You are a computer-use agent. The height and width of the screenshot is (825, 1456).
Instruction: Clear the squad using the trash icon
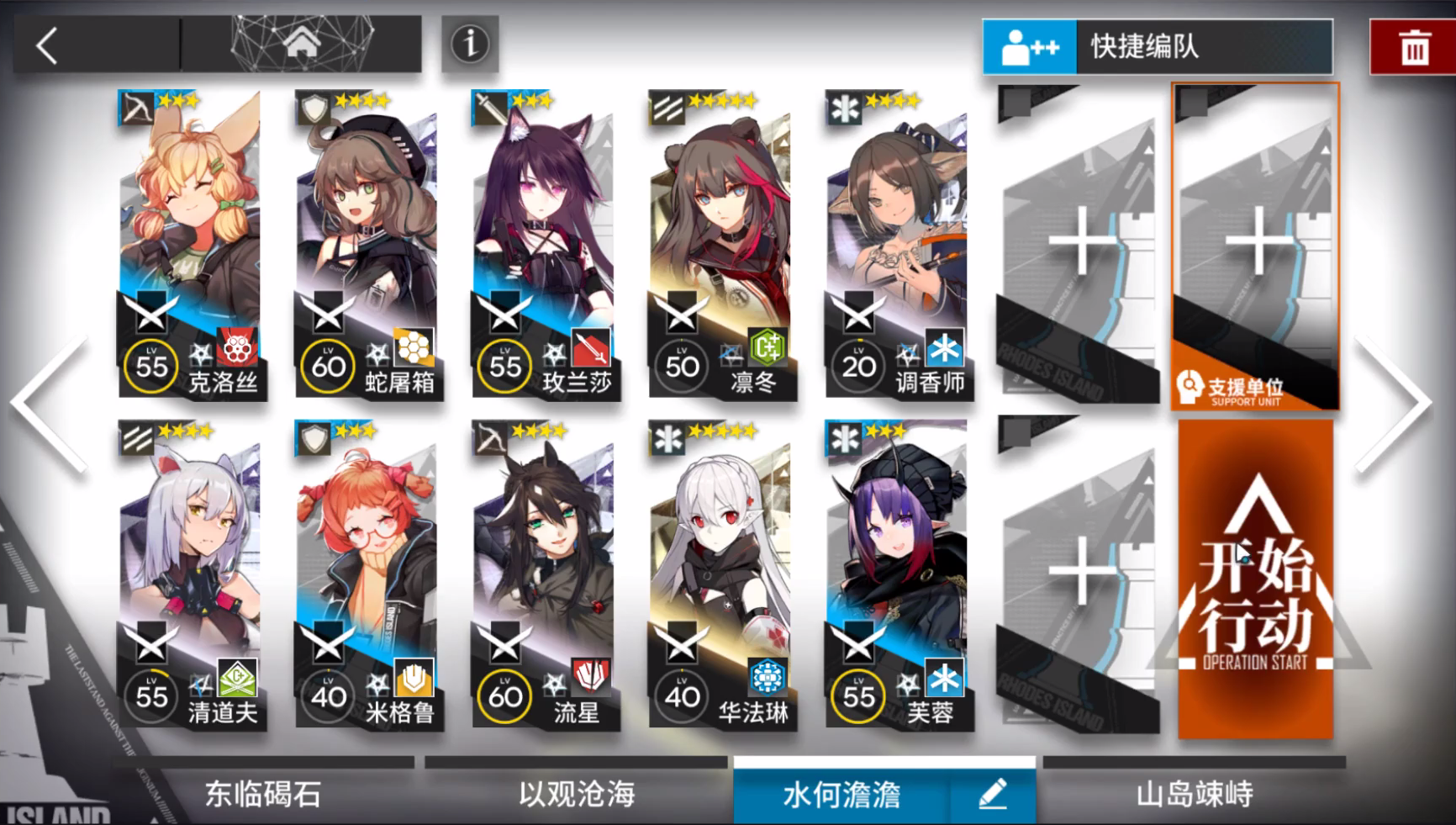click(x=1413, y=48)
